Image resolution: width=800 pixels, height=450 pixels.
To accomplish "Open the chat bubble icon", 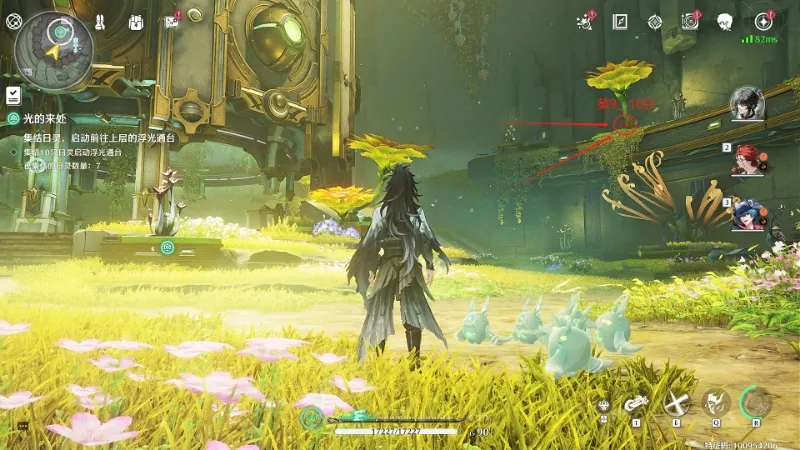I will 22,425.
